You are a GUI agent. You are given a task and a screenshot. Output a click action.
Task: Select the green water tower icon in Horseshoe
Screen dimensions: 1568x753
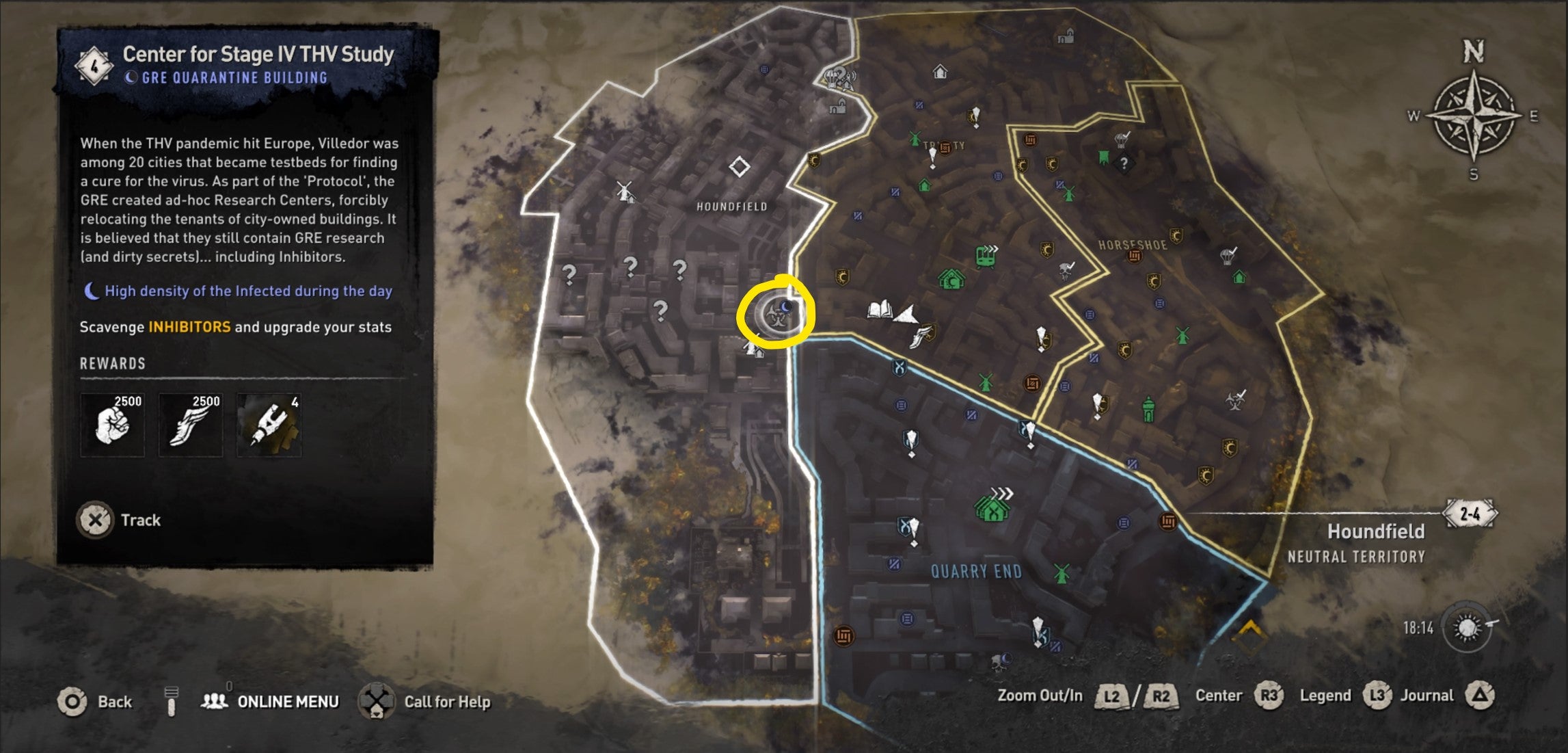point(1148,409)
